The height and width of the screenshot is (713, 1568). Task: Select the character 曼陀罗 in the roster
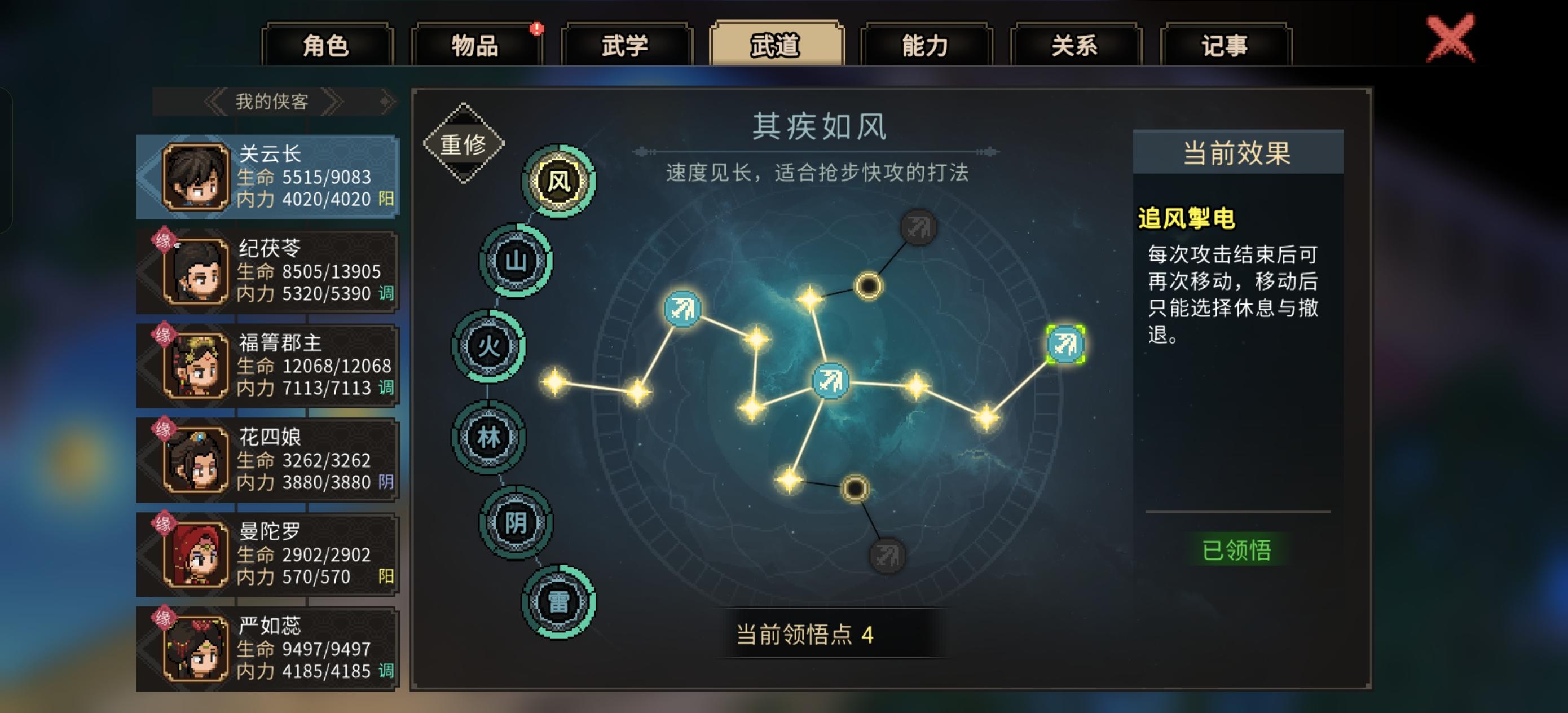coord(268,553)
